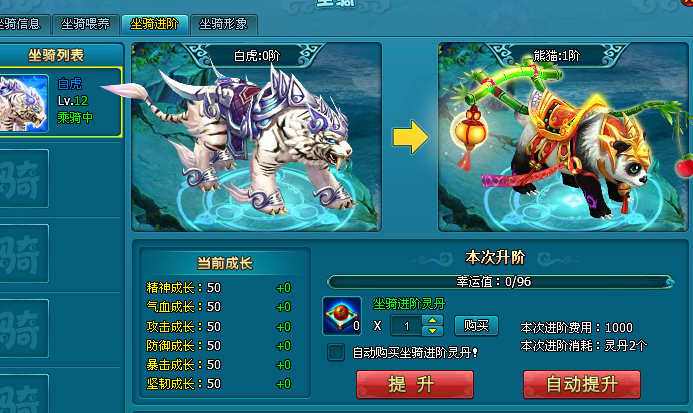Show the 坐骑形象 tab

click(222, 23)
